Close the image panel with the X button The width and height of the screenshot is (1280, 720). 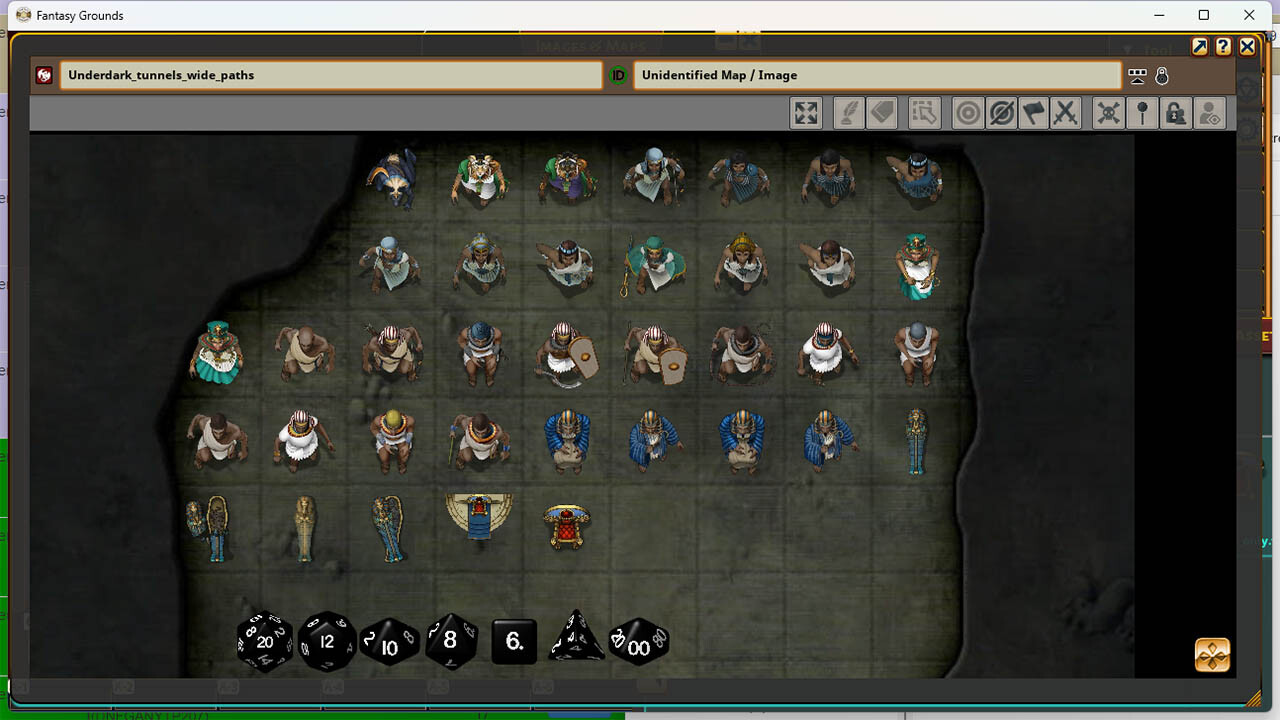1247,47
